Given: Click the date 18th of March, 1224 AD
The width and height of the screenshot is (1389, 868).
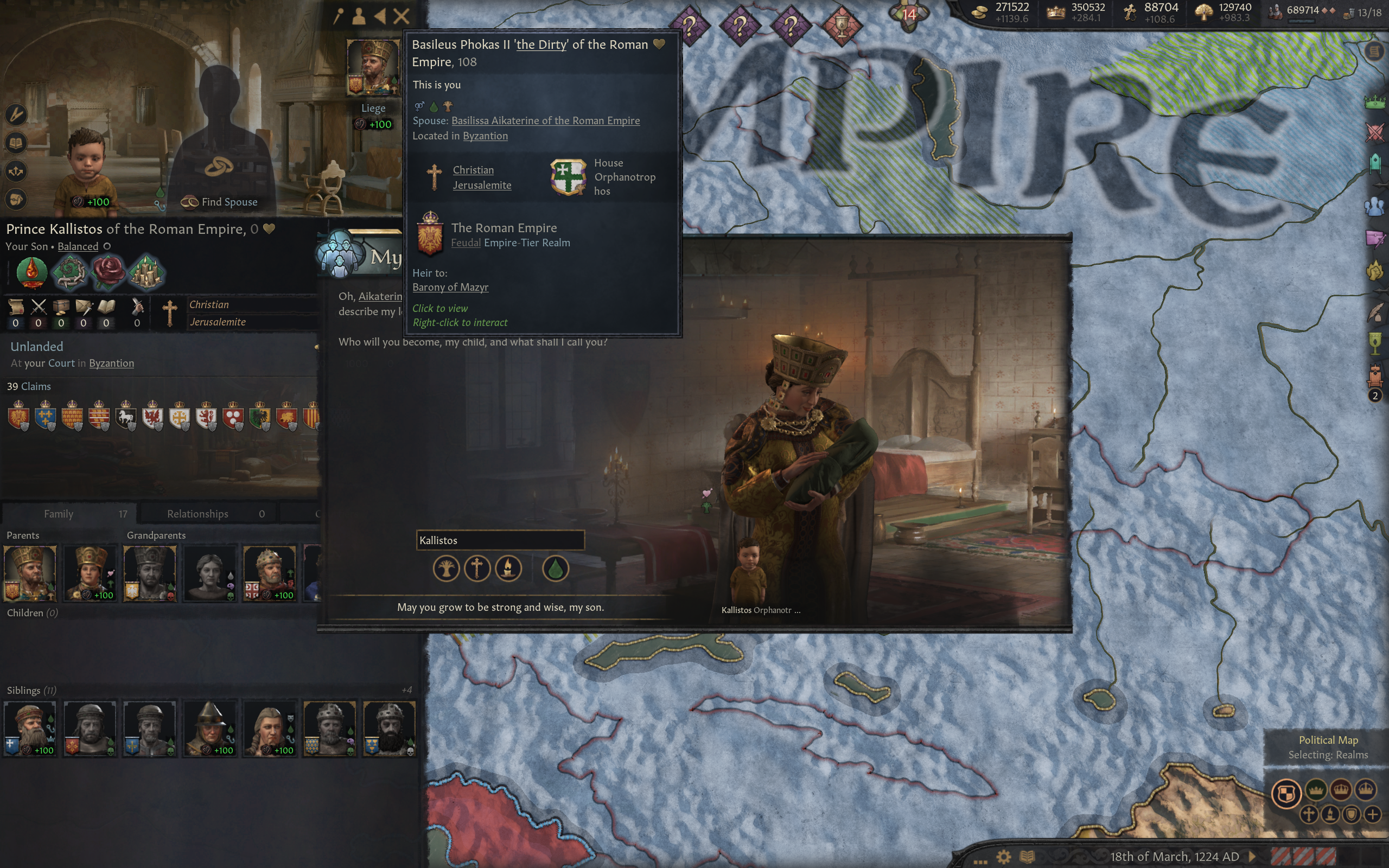Looking at the screenshot, I should click(1174, 857).
